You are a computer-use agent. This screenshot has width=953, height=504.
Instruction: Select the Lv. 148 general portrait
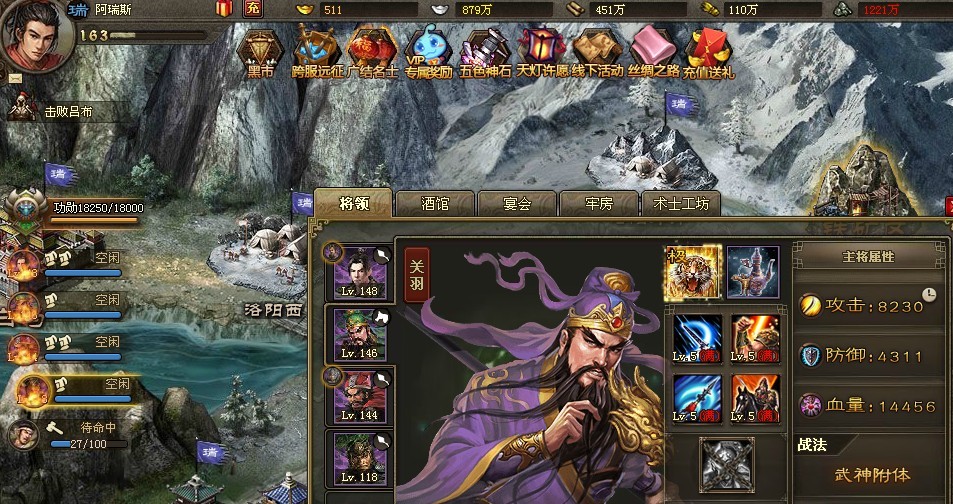[x=359, y=270]
